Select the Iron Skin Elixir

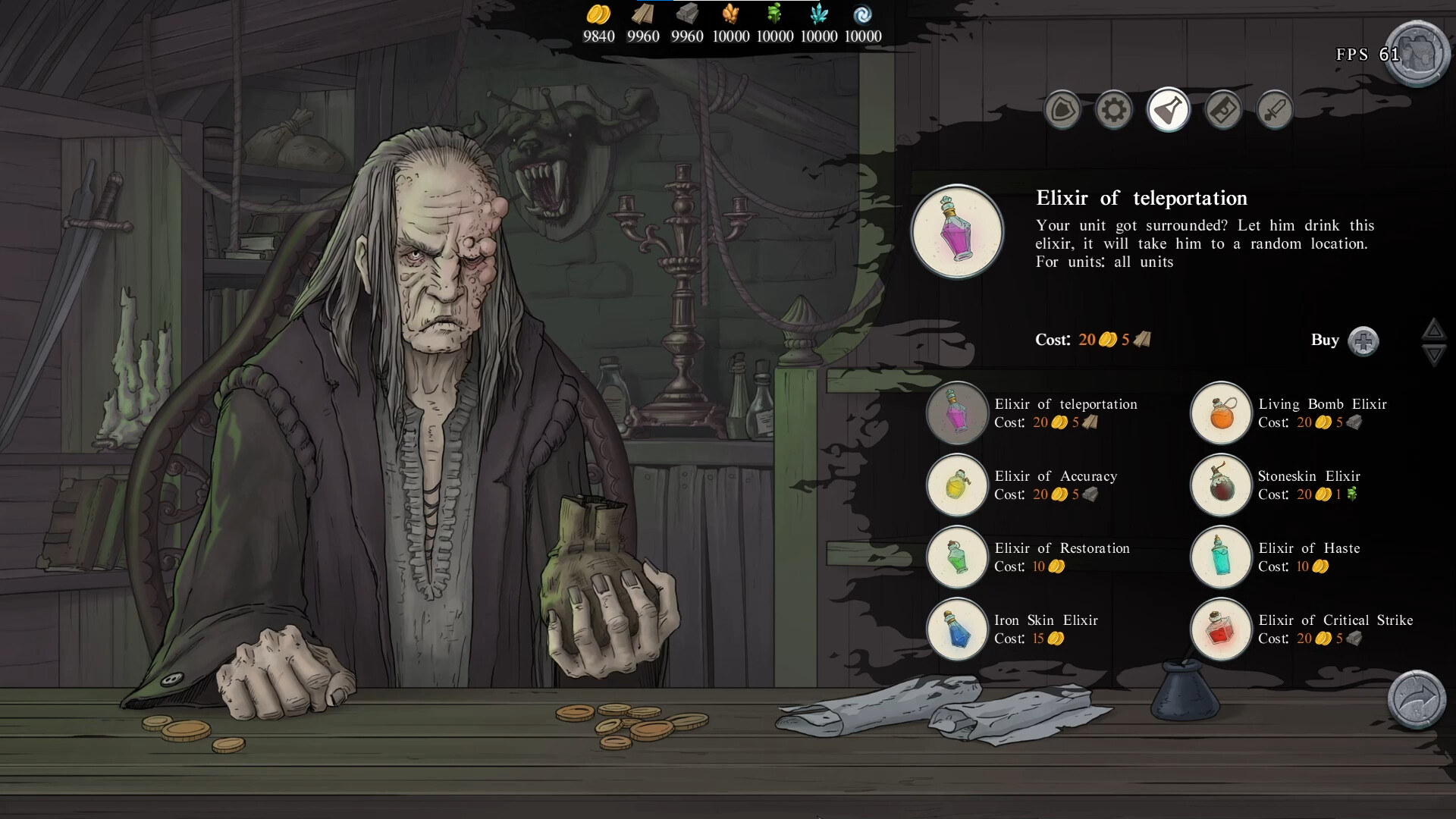957,629
